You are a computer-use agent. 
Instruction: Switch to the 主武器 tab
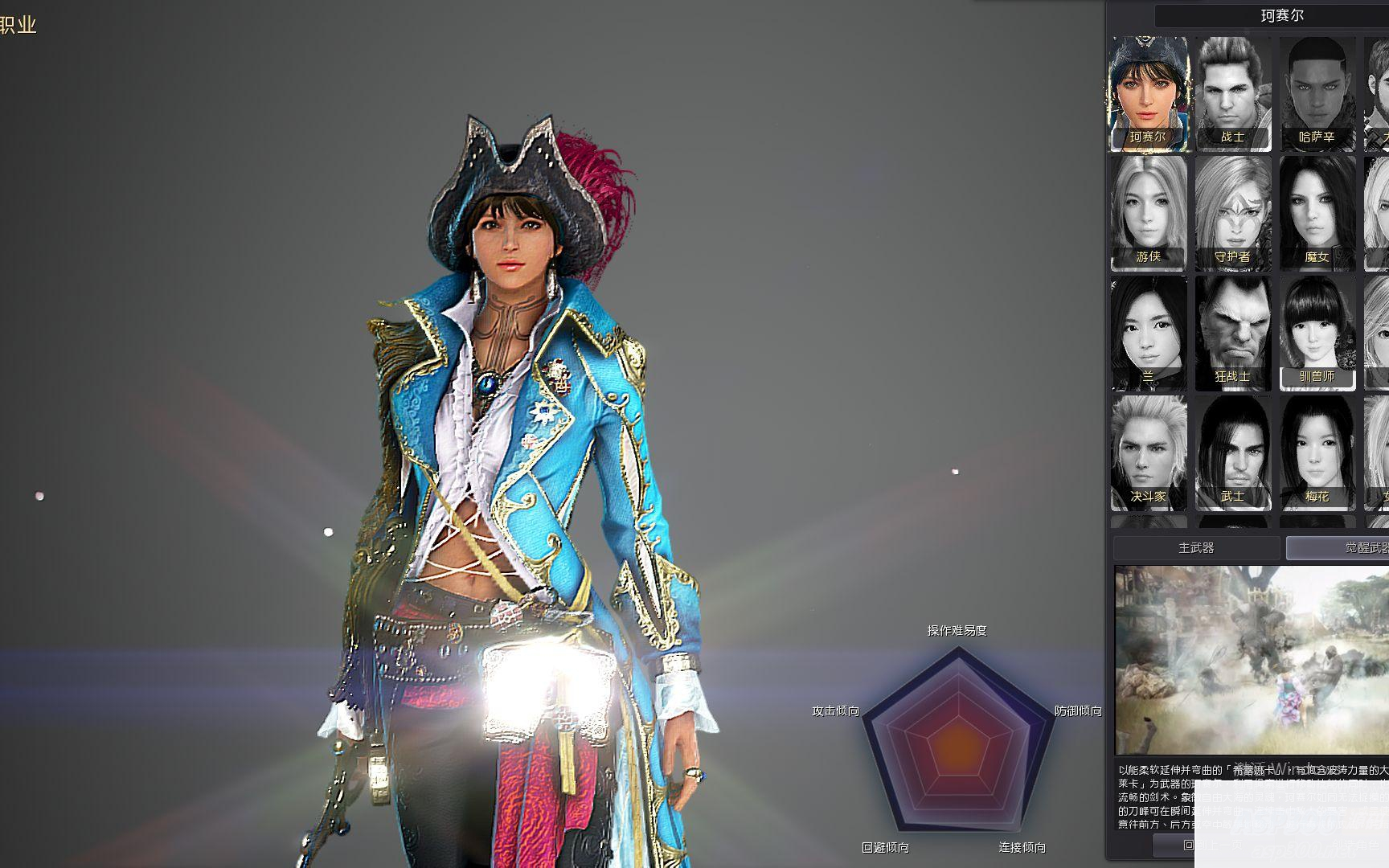tap(1196, 548)
